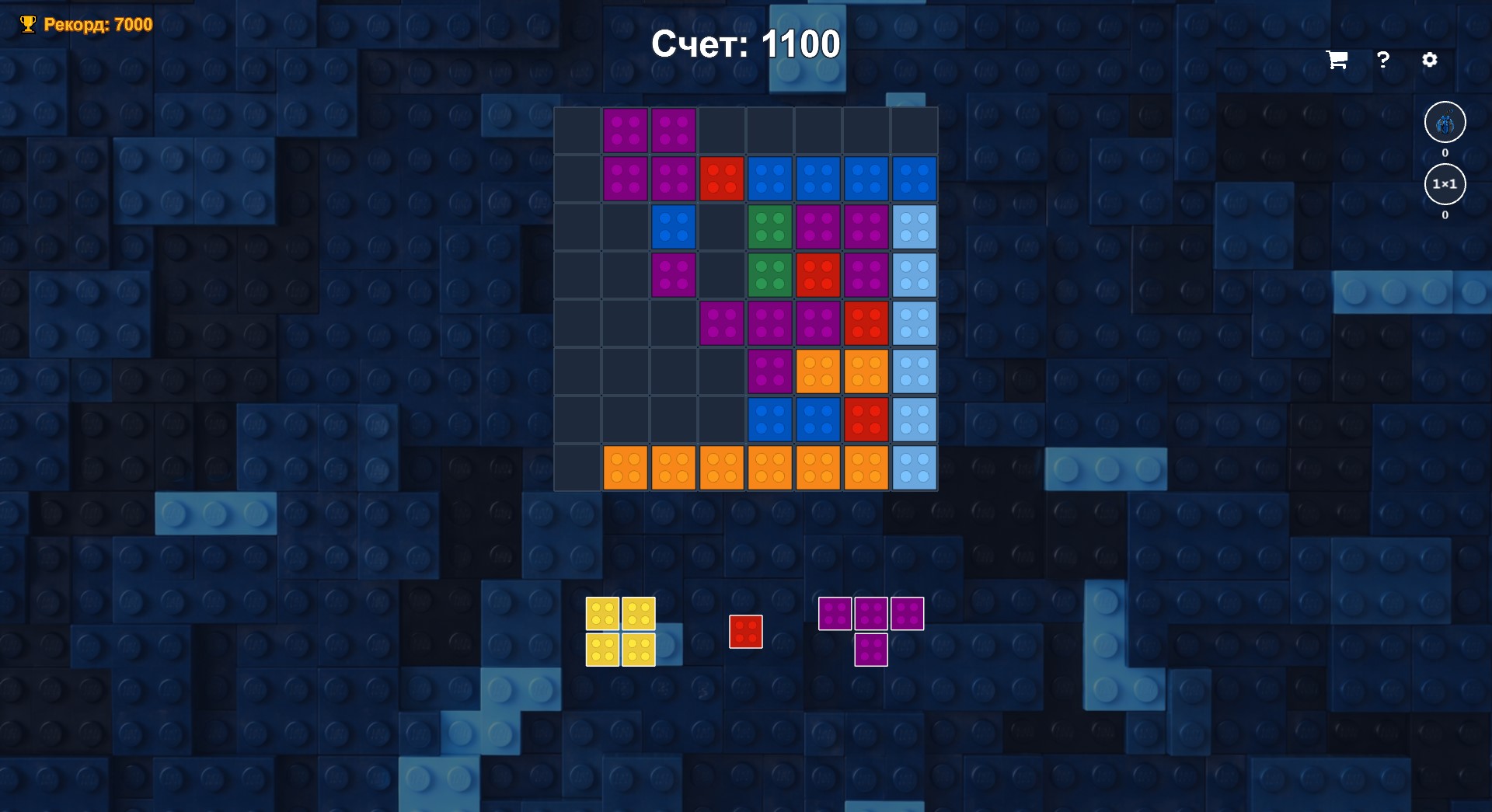Click a dark-blue brick next to the red one
The image size is (1492, 812).
pyautogui.click(x=769, y=179)
